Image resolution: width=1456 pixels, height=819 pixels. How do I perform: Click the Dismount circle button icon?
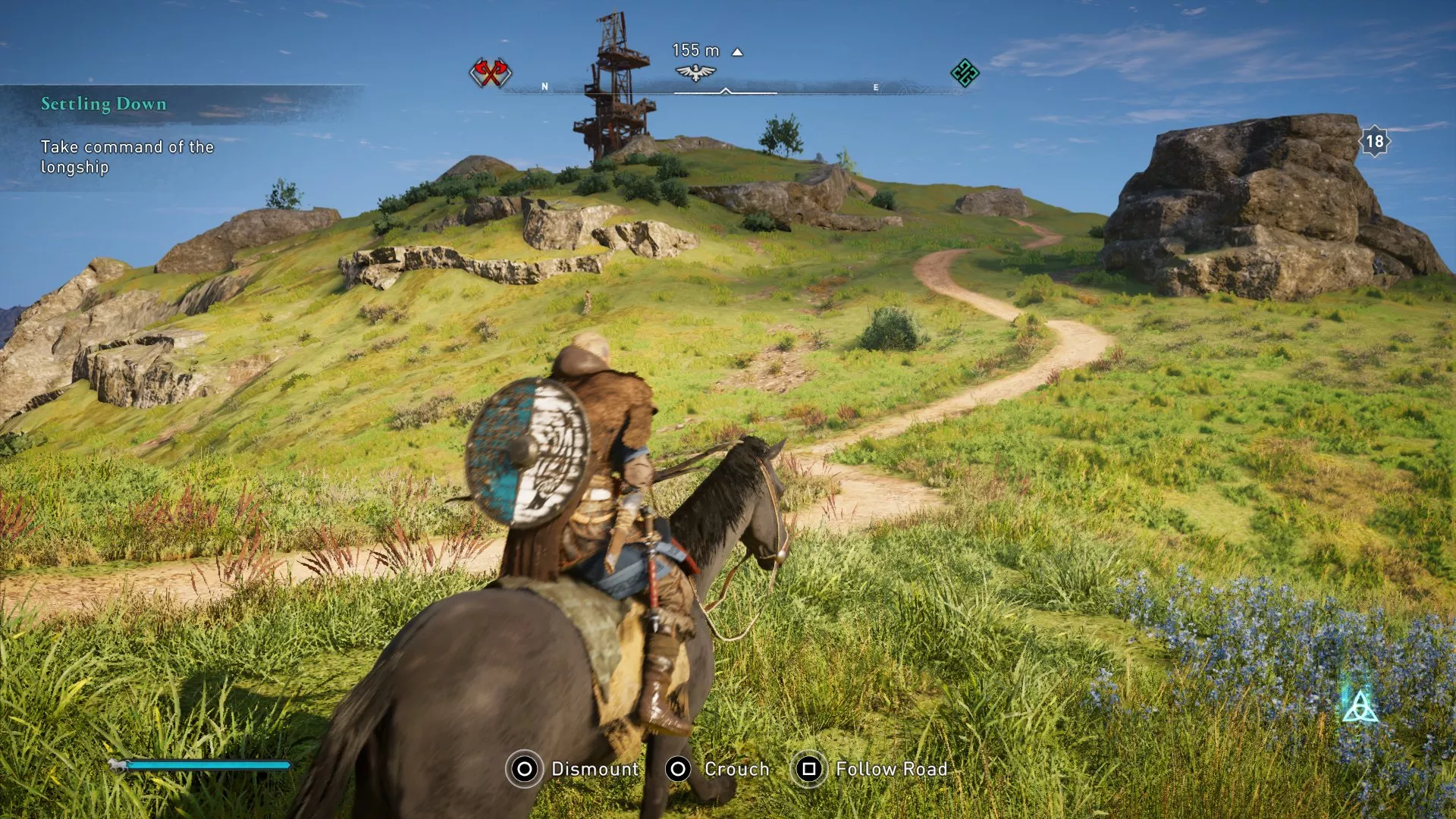click(x=523, y=769)
